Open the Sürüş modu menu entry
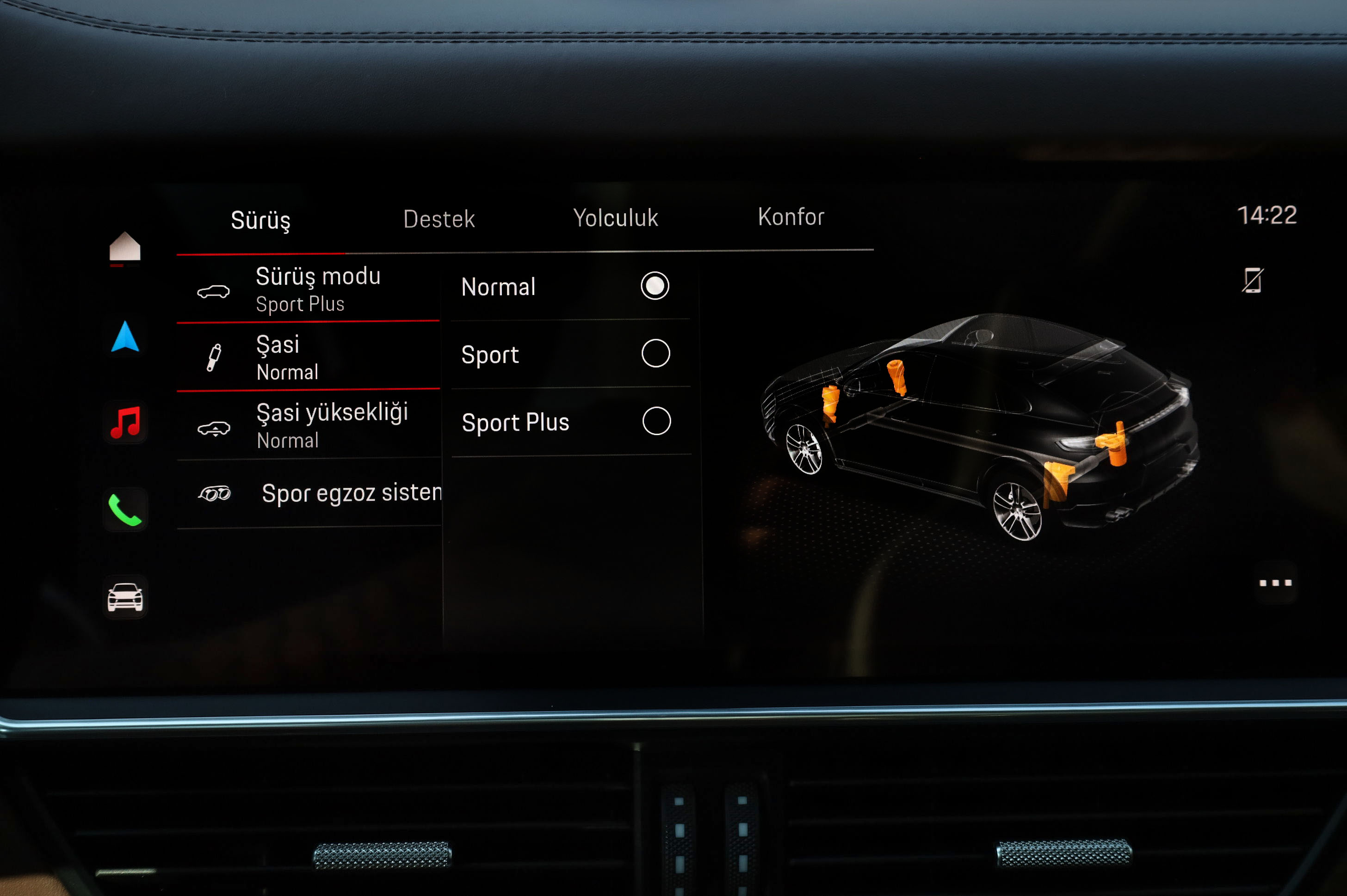Viewport: 1347px width, 896px height. tap(309, 290)
